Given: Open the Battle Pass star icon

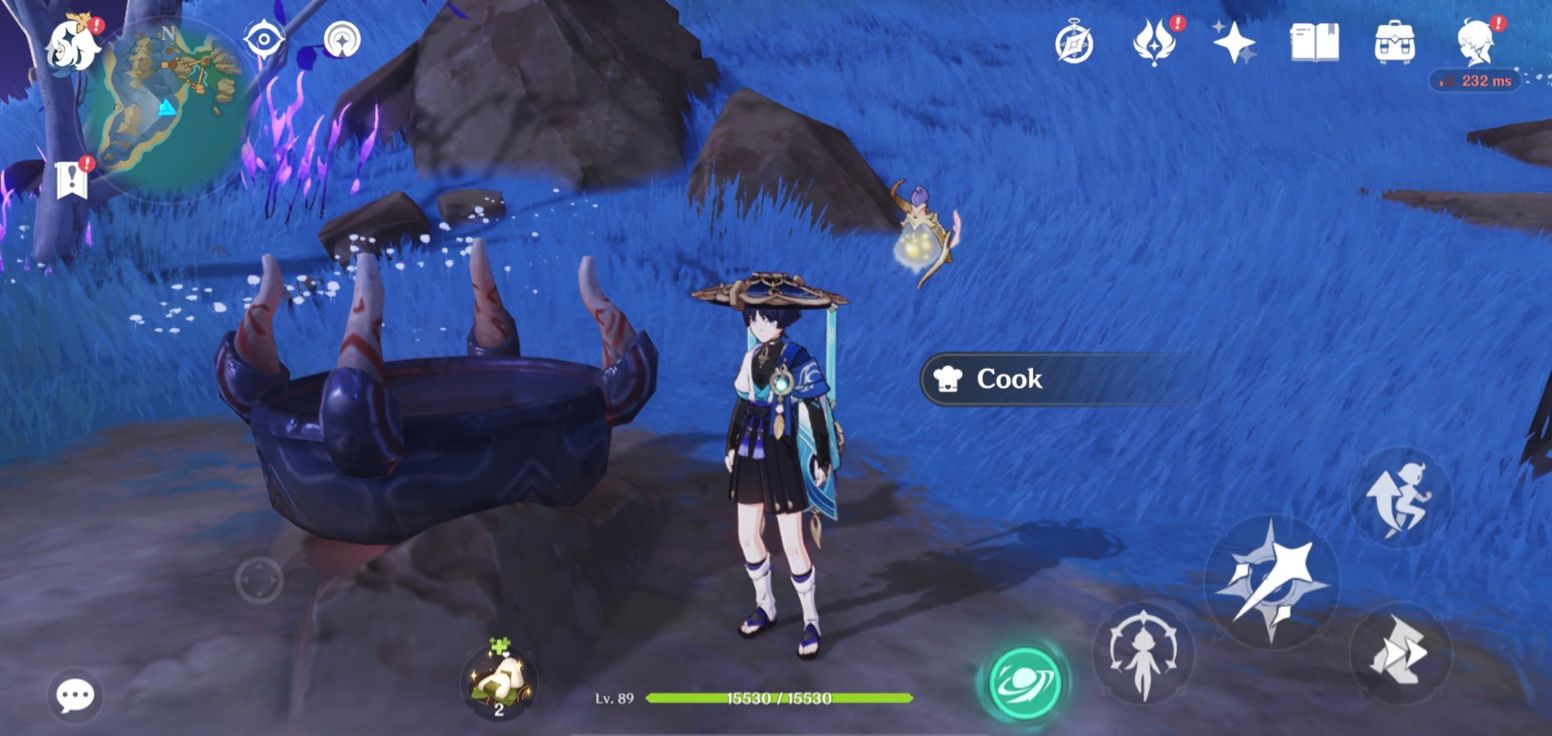Looking at the screenshot, I should click(1234, 44).
